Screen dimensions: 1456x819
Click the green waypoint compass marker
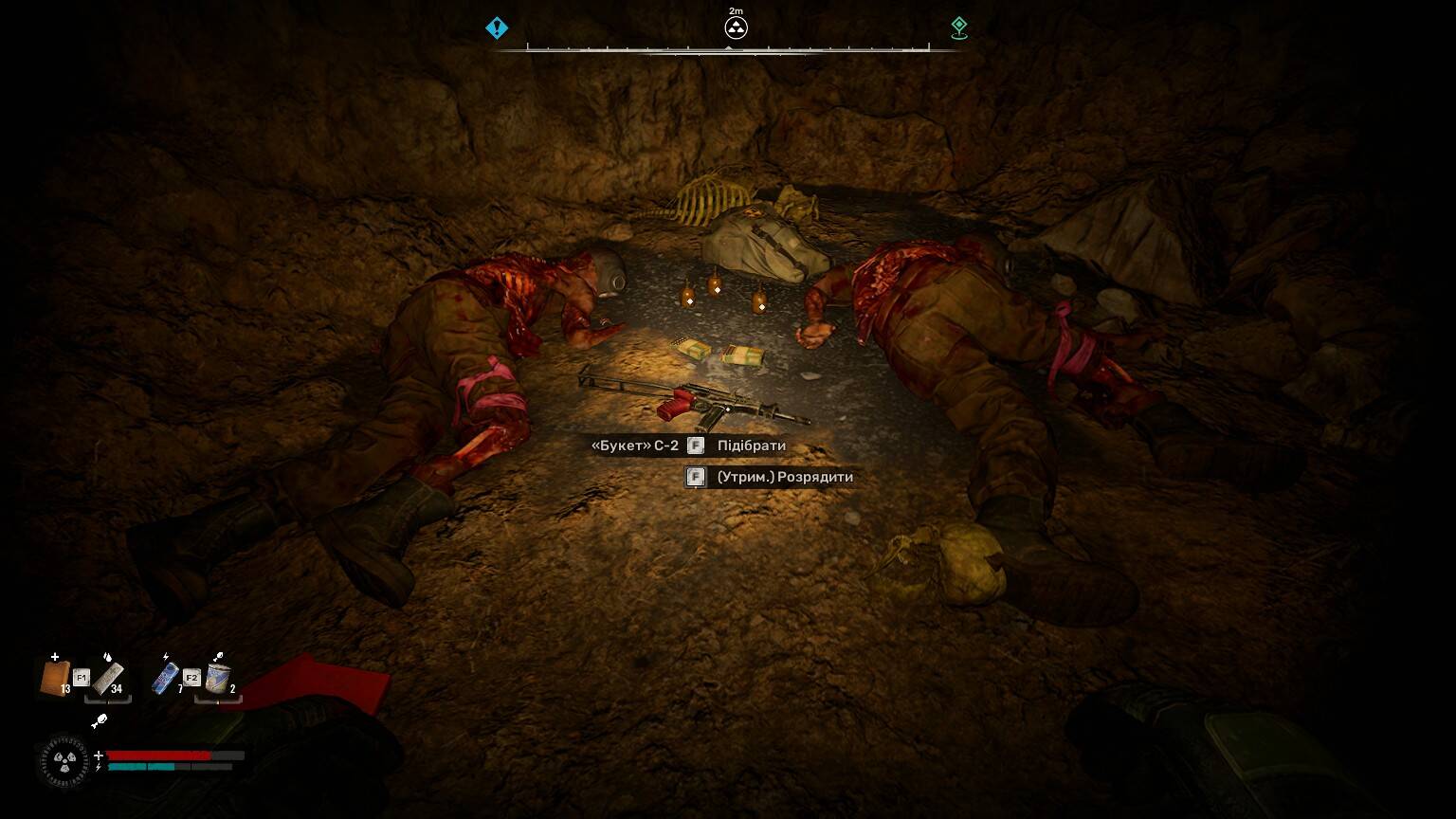coord(959,28)
